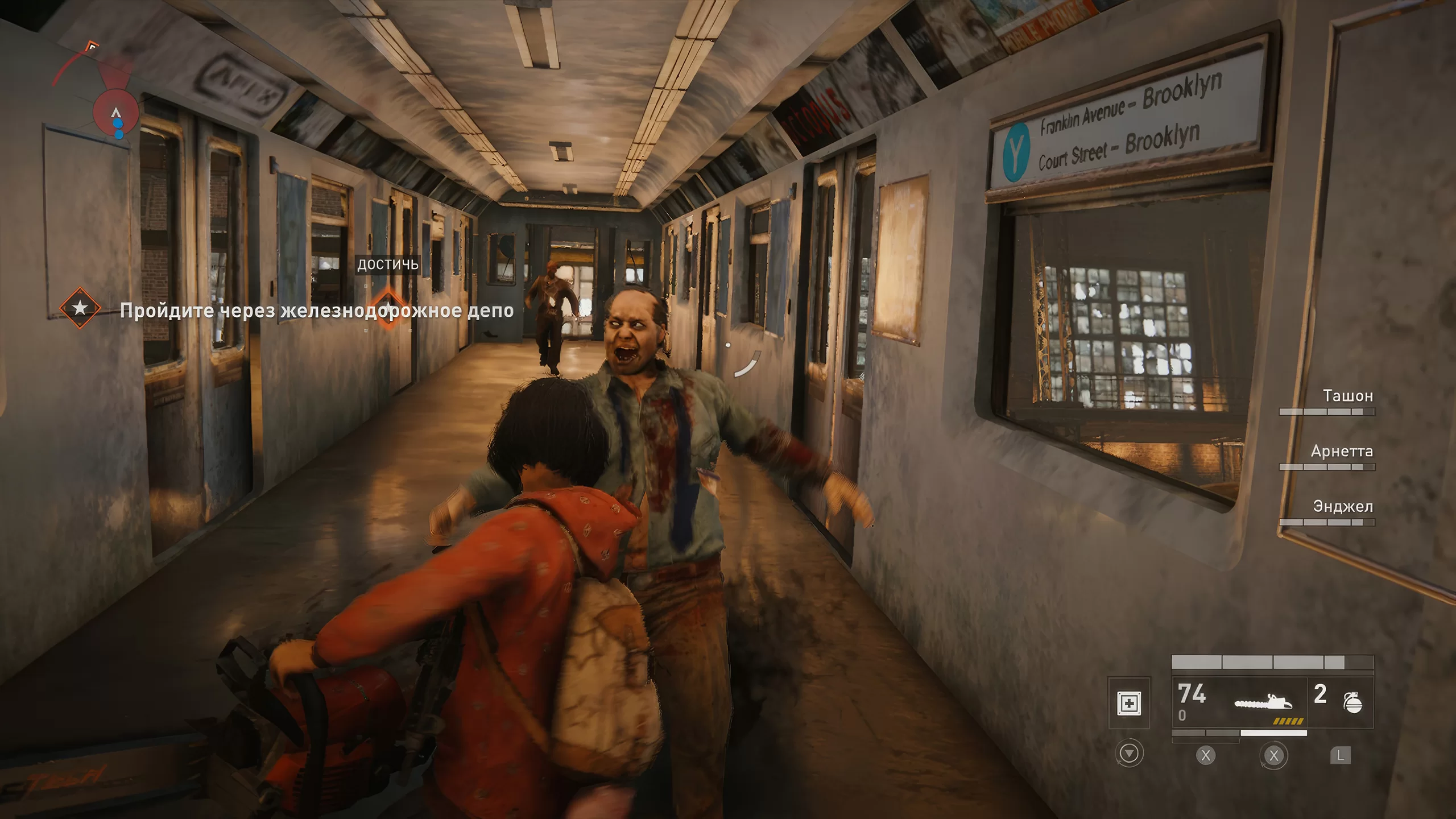Select the objective star icon
Viewport: 1456px width, 819px height.
click(80, 308)
